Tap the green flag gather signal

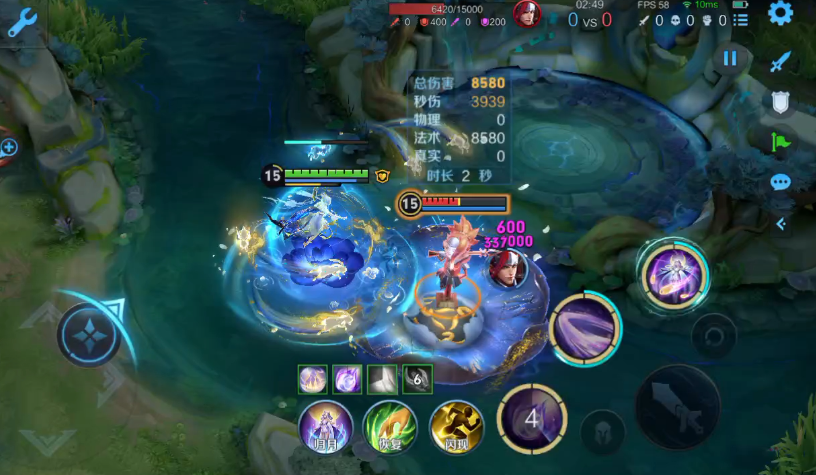point(780,142)
